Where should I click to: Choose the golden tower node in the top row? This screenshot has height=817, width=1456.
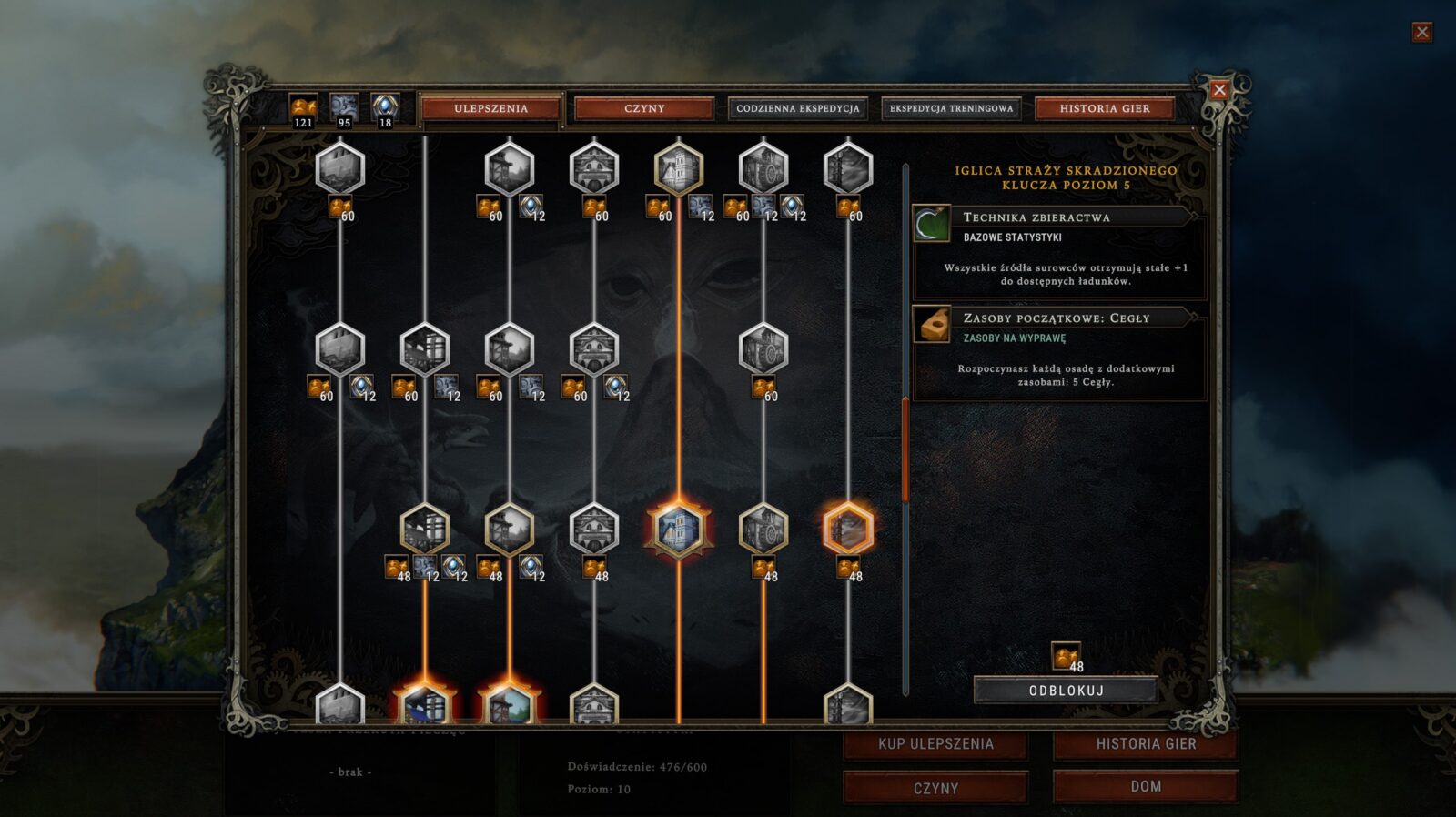679,168
